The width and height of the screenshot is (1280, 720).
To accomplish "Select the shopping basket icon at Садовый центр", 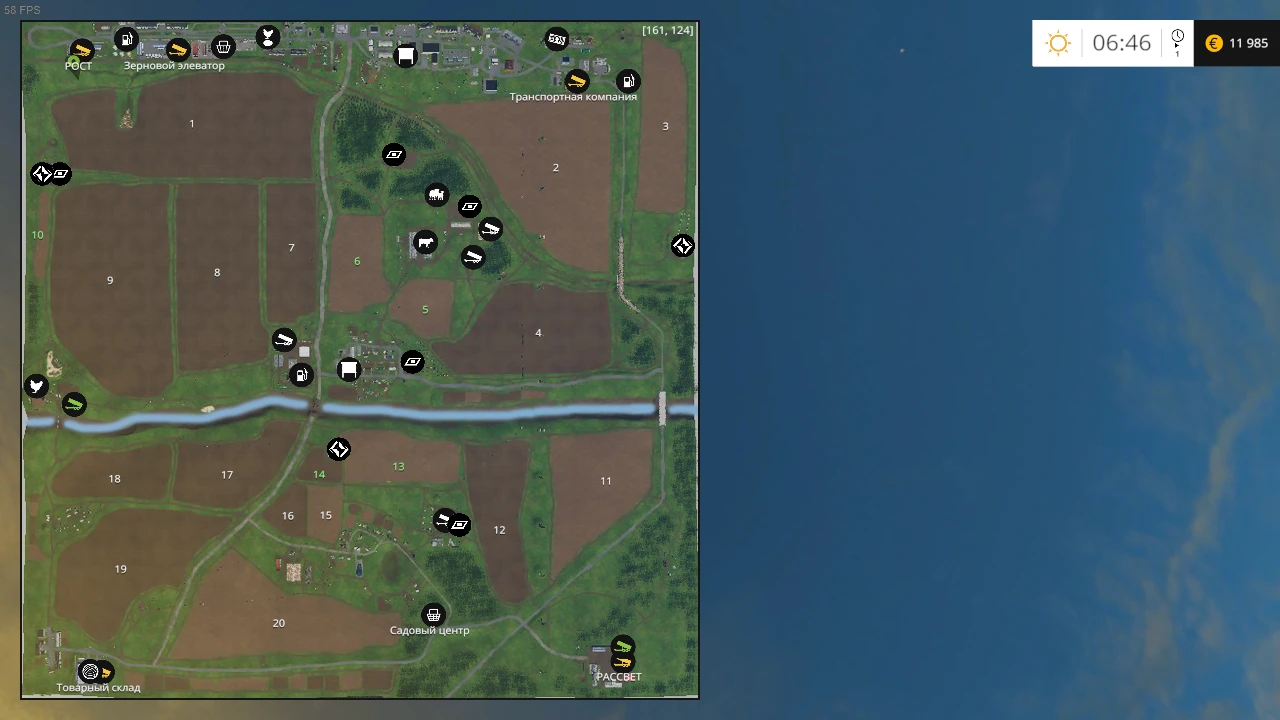I will pos(433,614).
